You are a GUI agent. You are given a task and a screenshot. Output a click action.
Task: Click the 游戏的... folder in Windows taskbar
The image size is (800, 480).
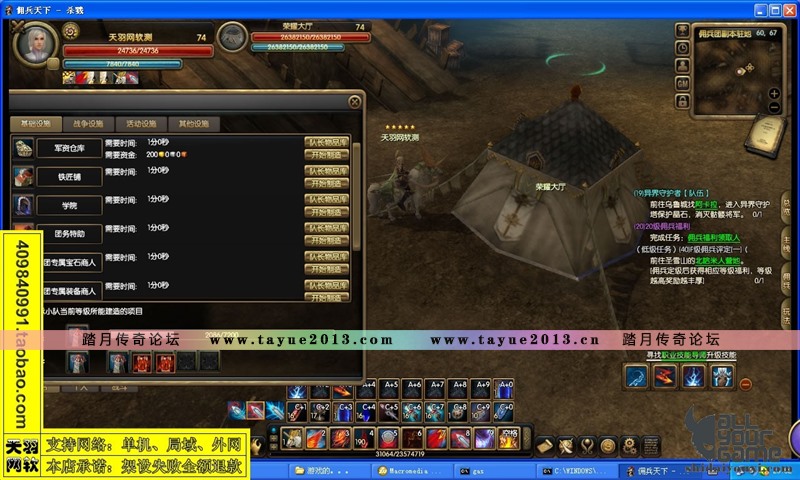(x=317, y=470)
